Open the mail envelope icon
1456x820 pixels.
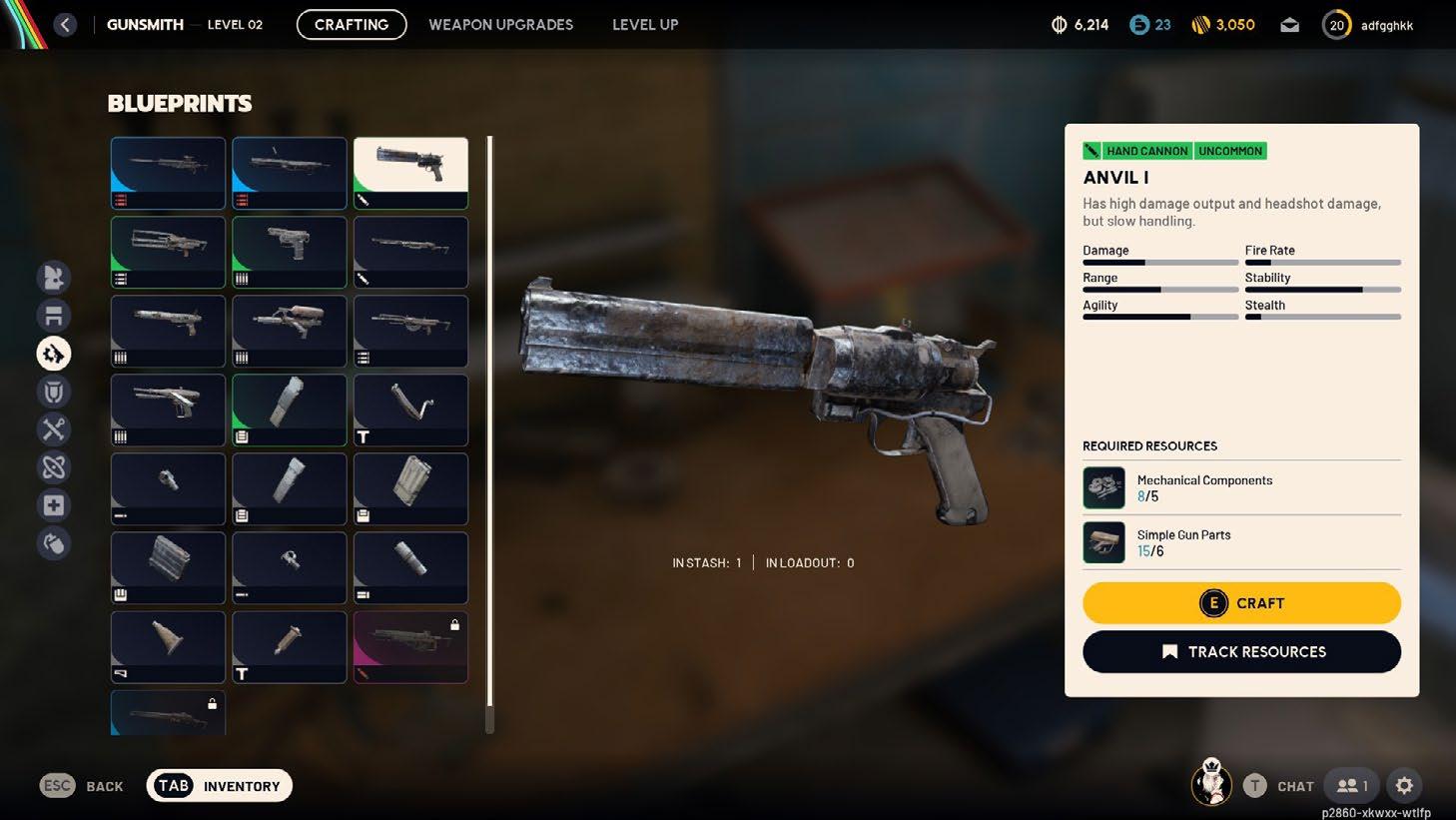[x=1289, y=25]
